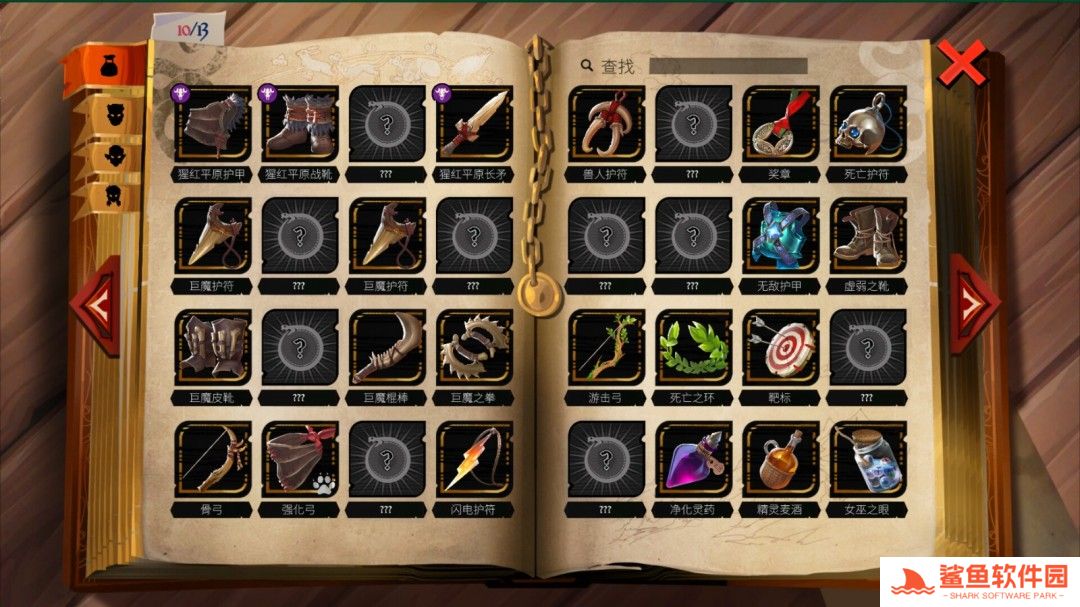Choose the 猩红平原长矛 spear entry
1080x607 pixels.
(474, 124)
